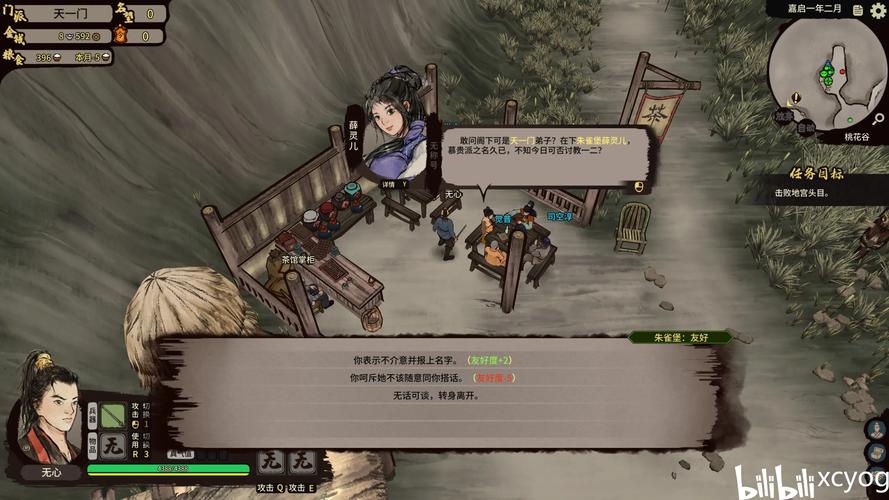
Task: Select the empty 物品 item slot marked 无
Action: coord(112,448)
